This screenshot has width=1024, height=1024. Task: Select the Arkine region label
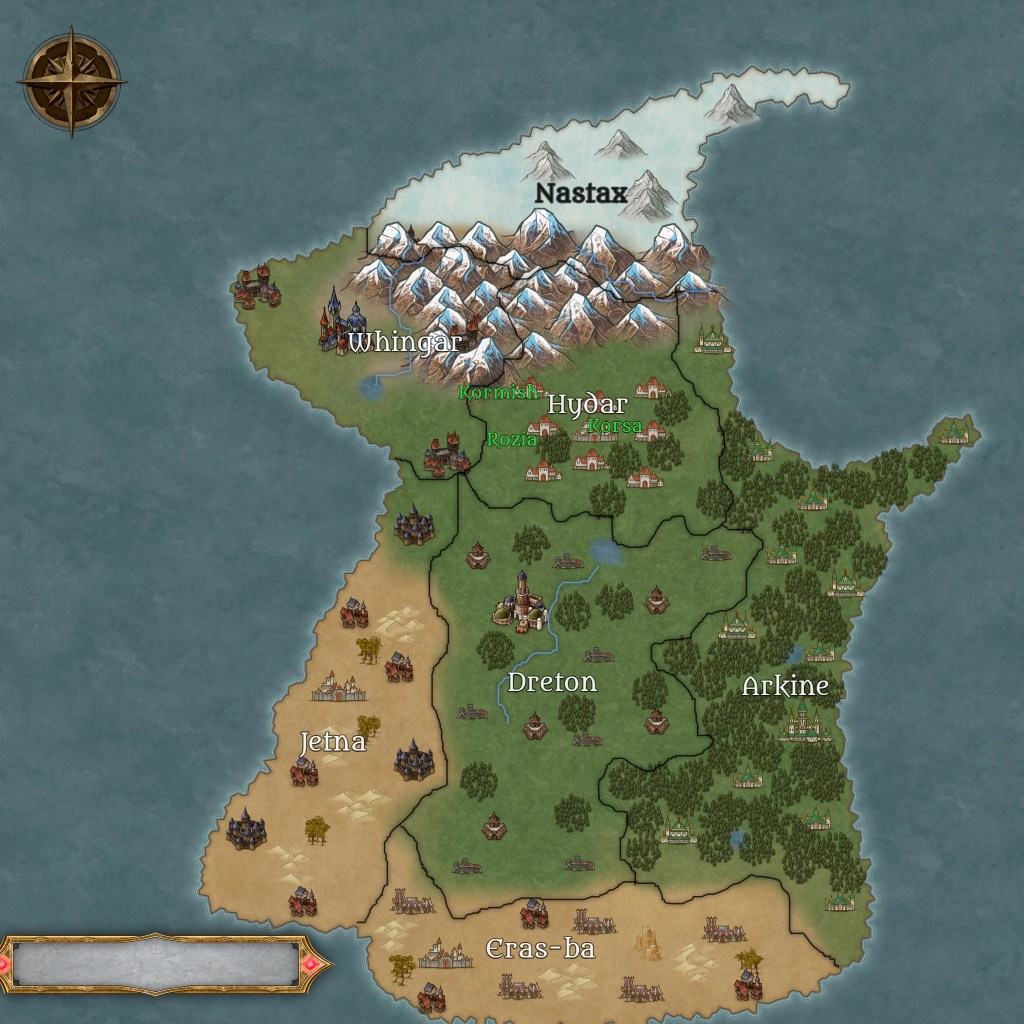point(785,686)
